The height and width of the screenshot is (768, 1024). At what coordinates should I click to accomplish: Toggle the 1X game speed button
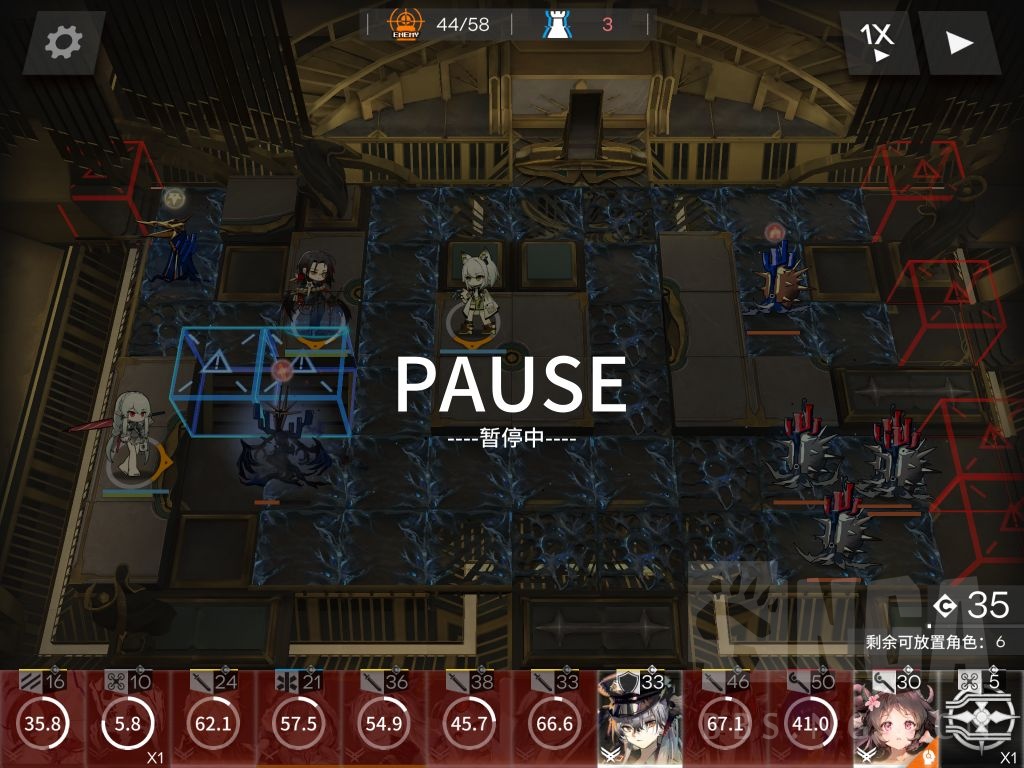(x=879, y=42)
